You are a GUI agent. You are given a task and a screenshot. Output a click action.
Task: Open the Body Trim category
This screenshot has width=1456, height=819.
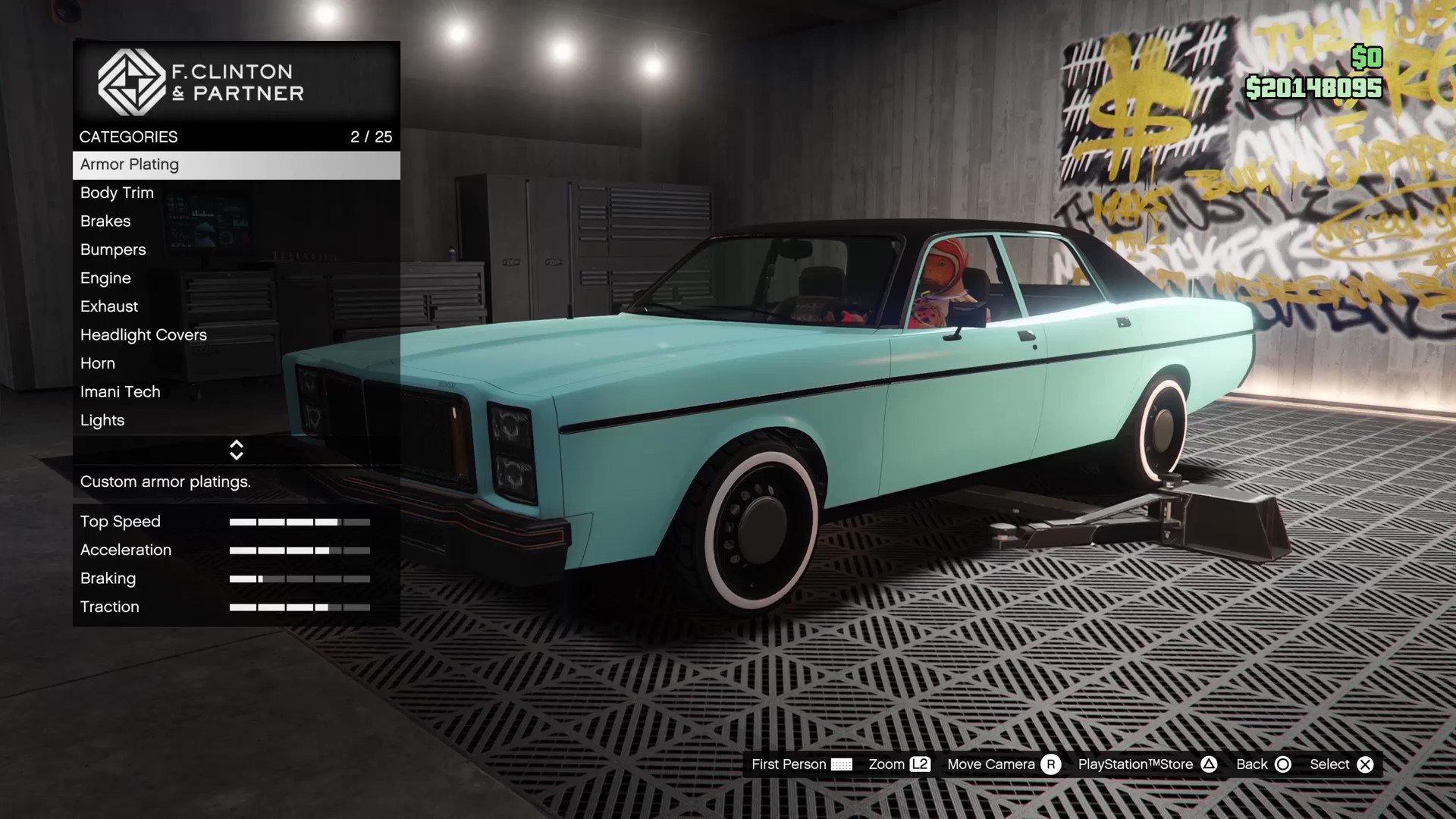point(236,193)
